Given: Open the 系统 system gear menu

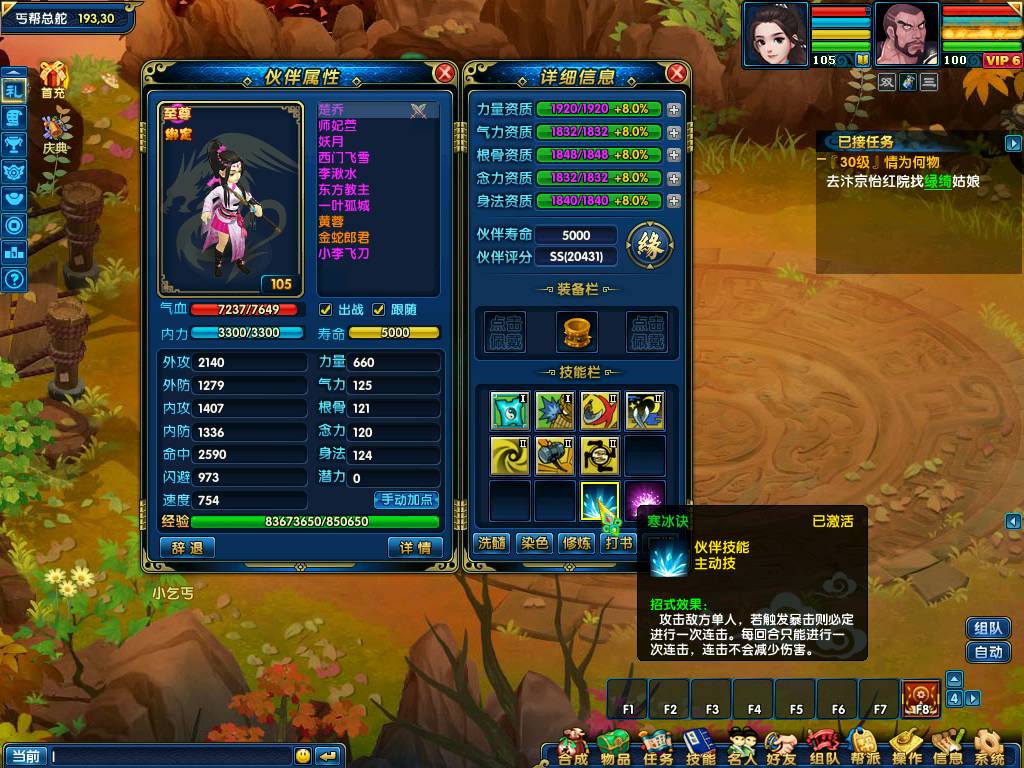Looking at the screenshot, I should [990, 747].
